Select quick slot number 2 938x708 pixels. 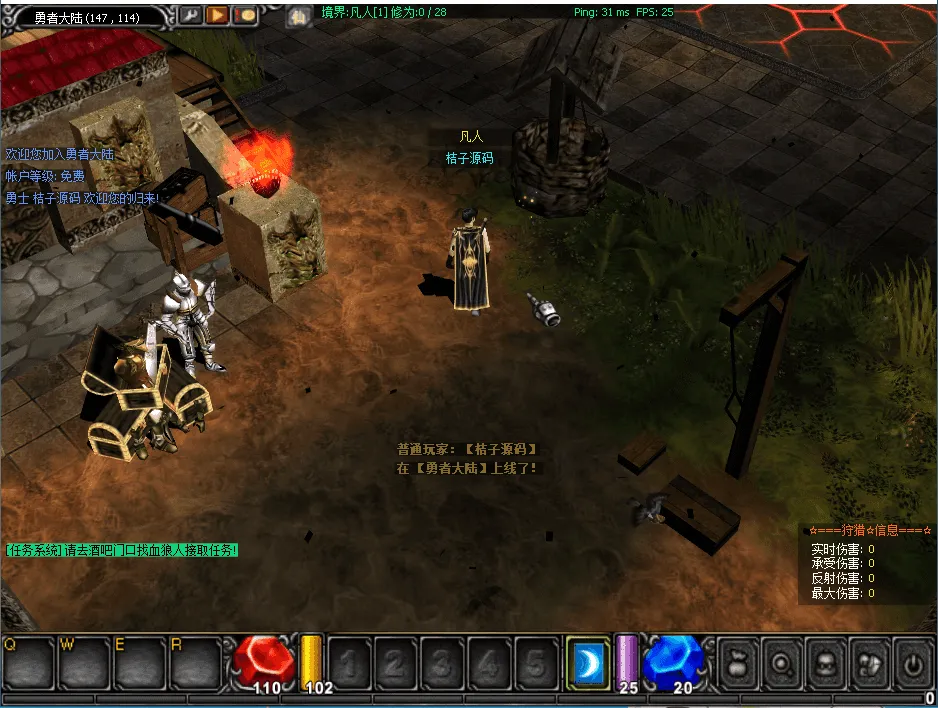[395, 662]
